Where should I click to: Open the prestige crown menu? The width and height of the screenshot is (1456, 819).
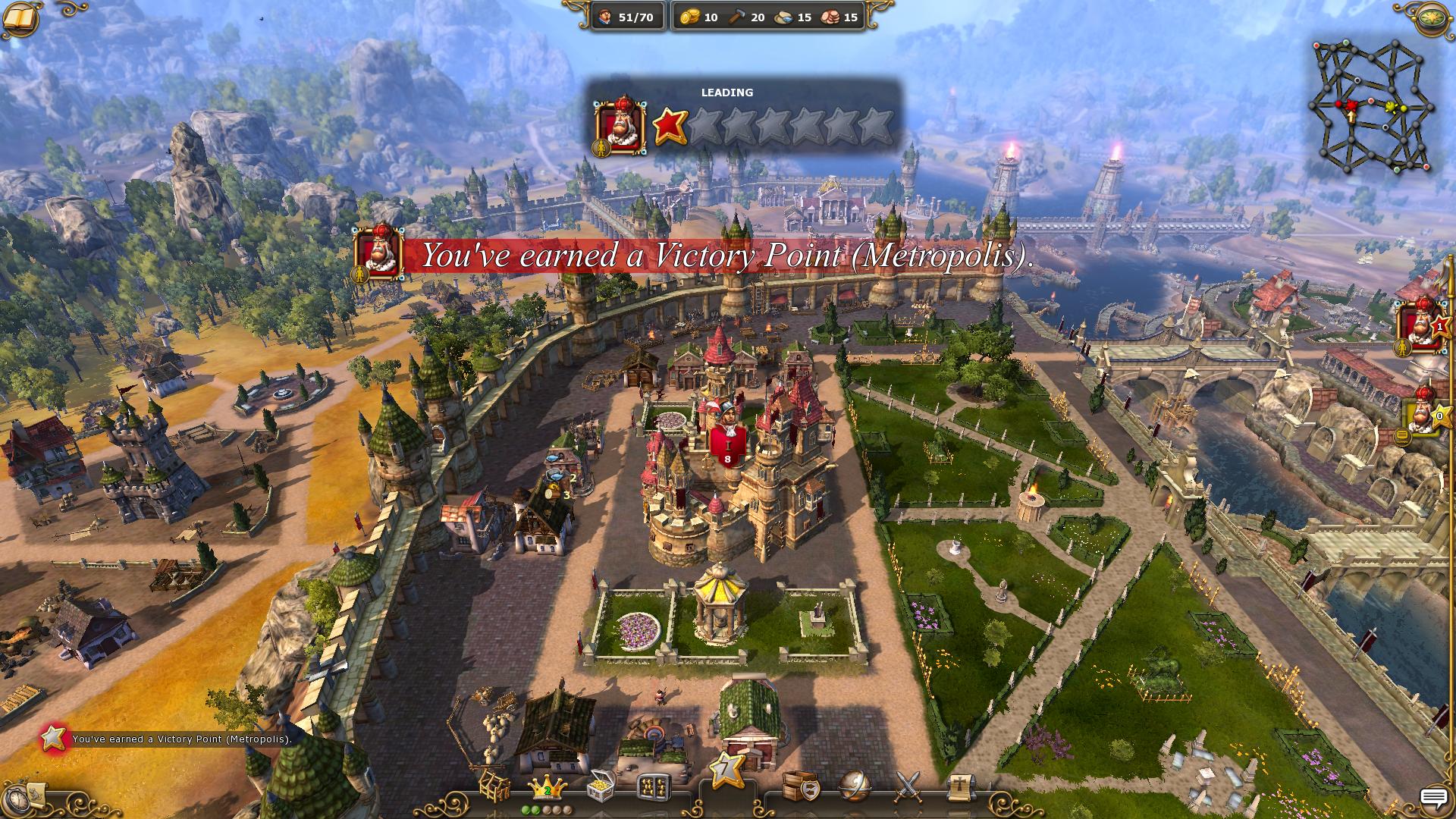coord(545,788)
